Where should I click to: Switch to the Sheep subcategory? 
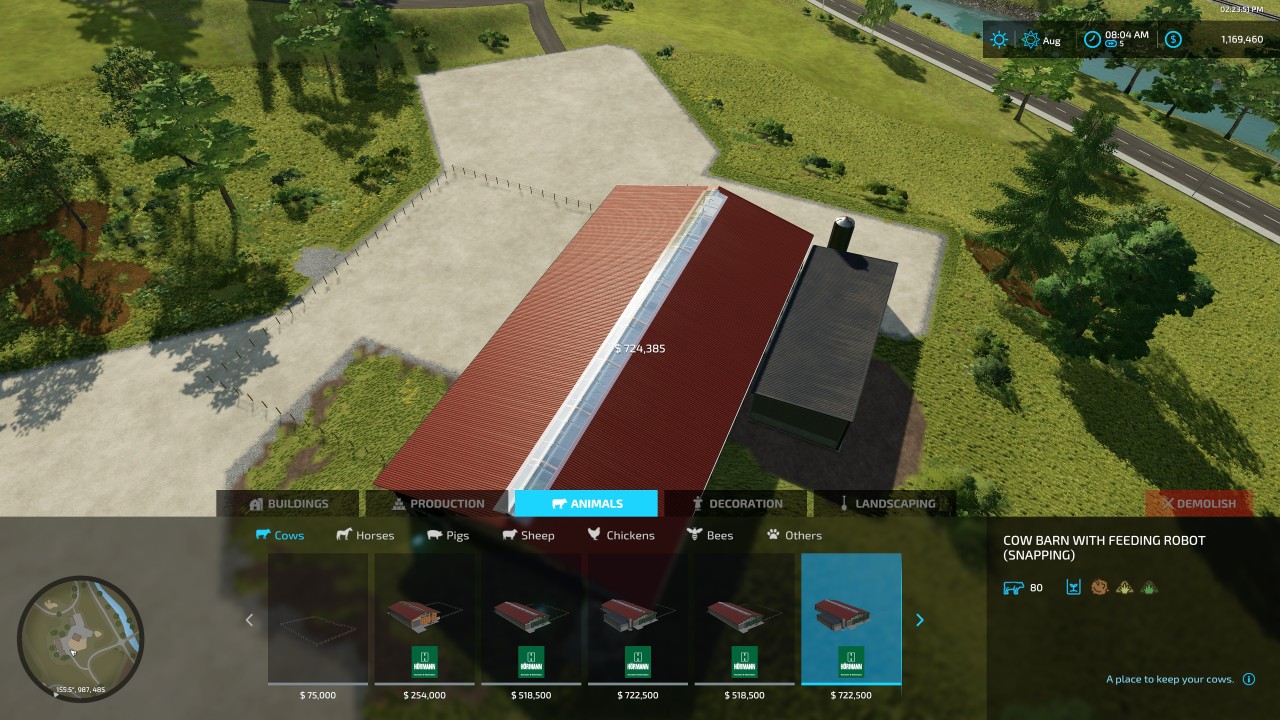coord(528,535)
